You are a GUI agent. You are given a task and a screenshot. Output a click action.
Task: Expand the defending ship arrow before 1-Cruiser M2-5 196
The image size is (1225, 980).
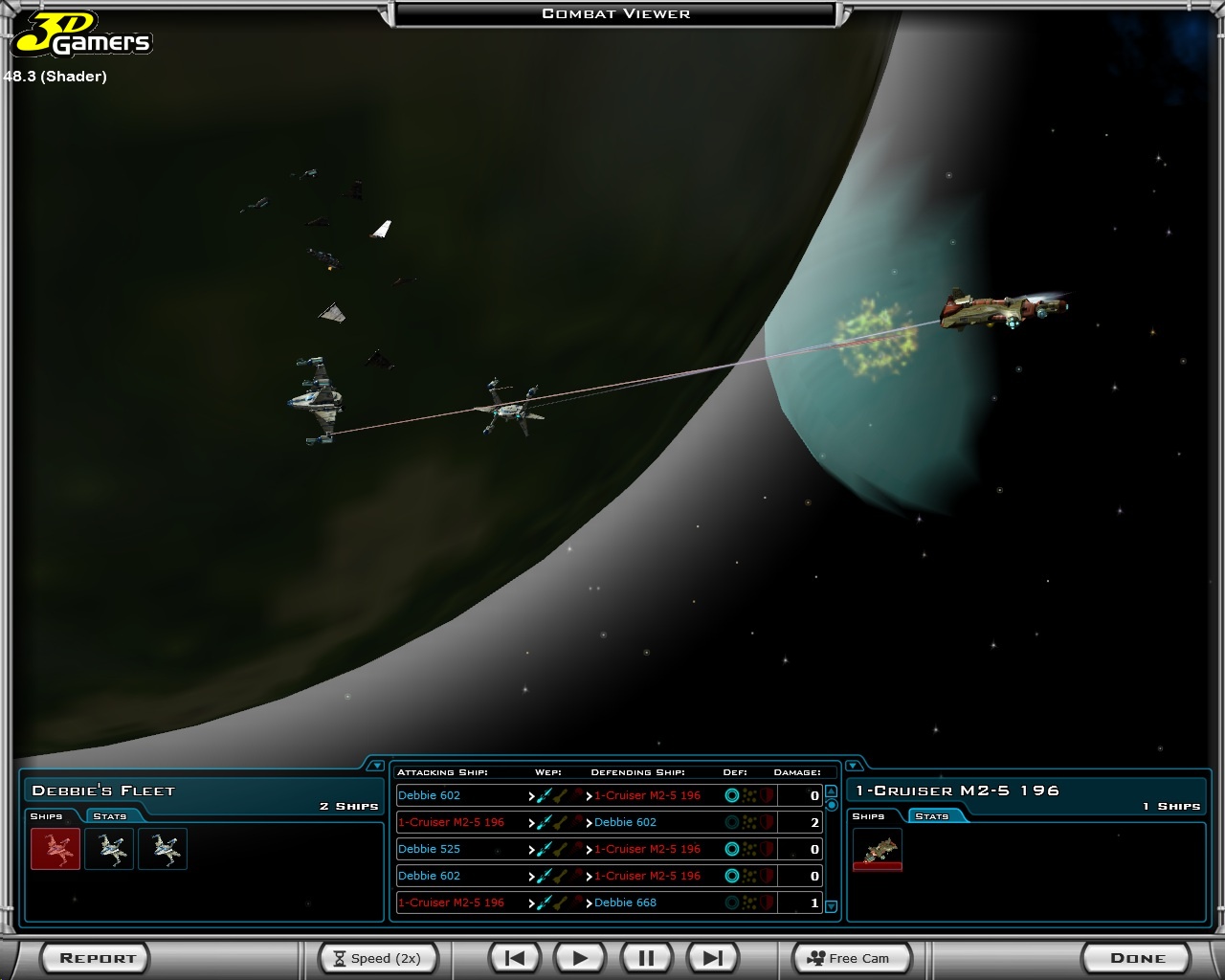pyautogui.click(x=589, y=795)
